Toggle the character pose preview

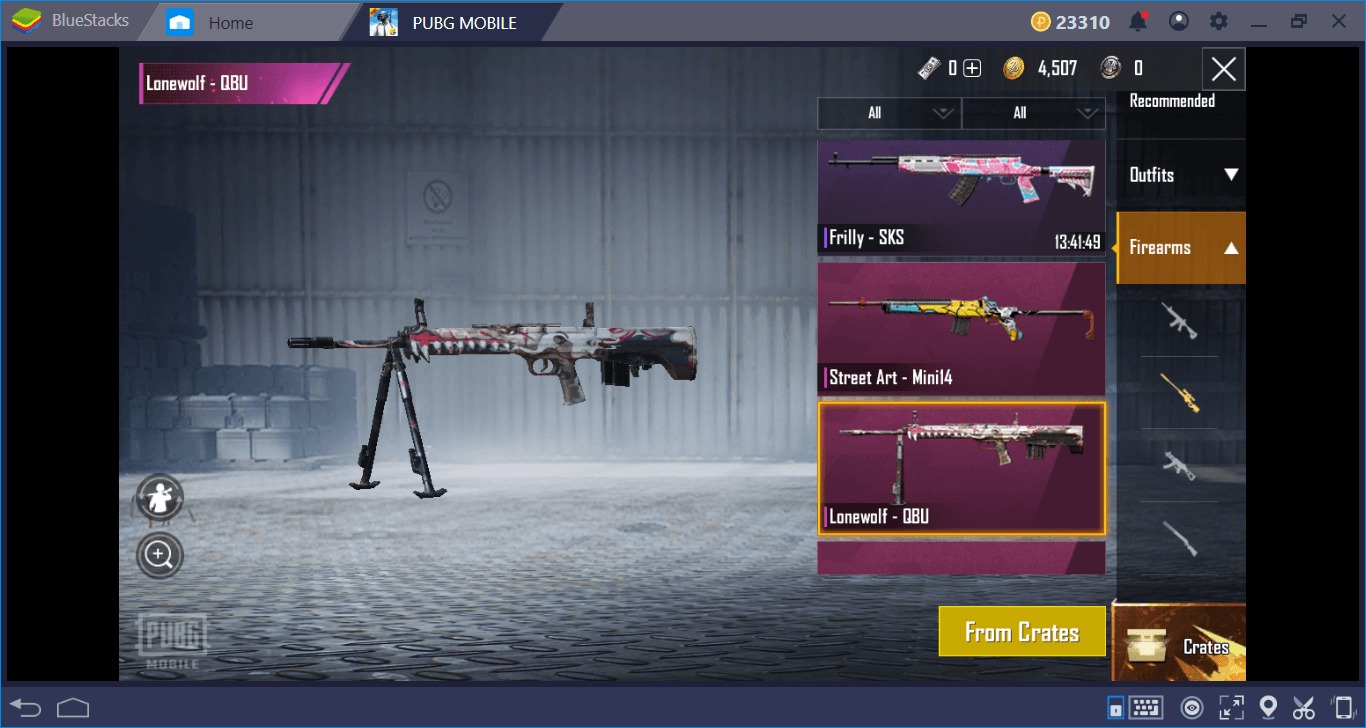159,497
